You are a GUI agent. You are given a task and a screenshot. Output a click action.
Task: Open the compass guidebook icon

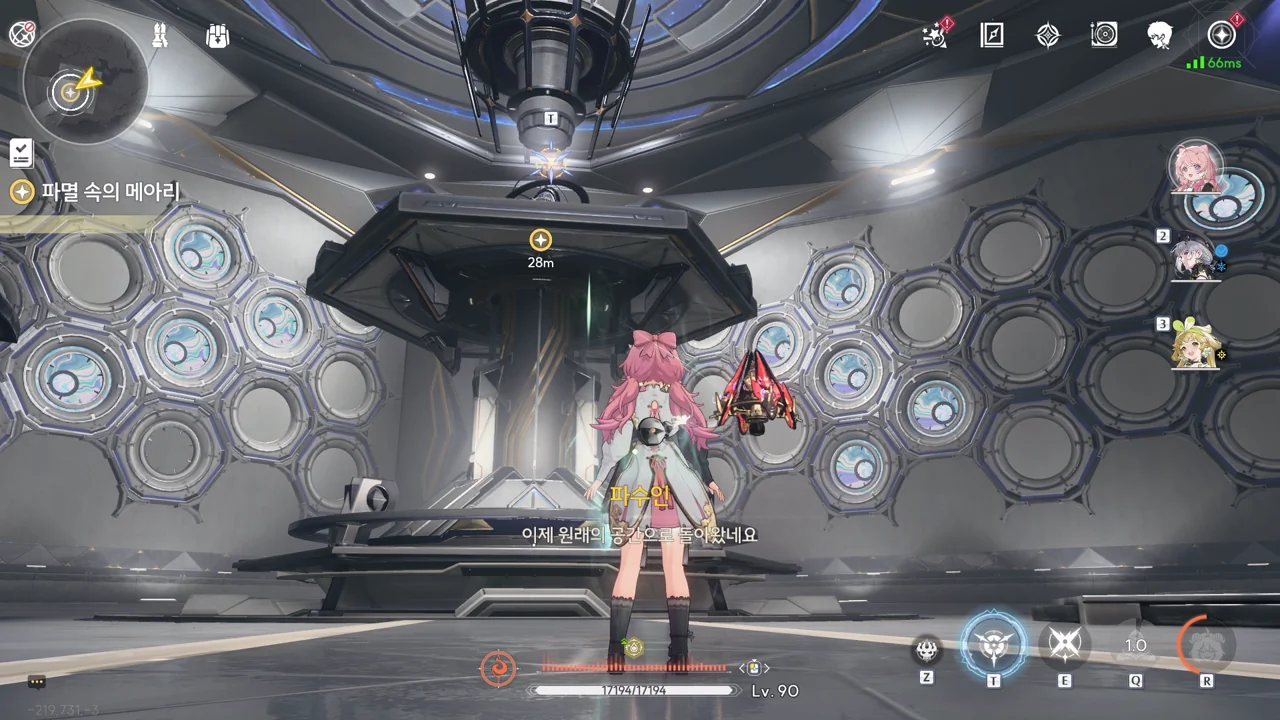992,35
